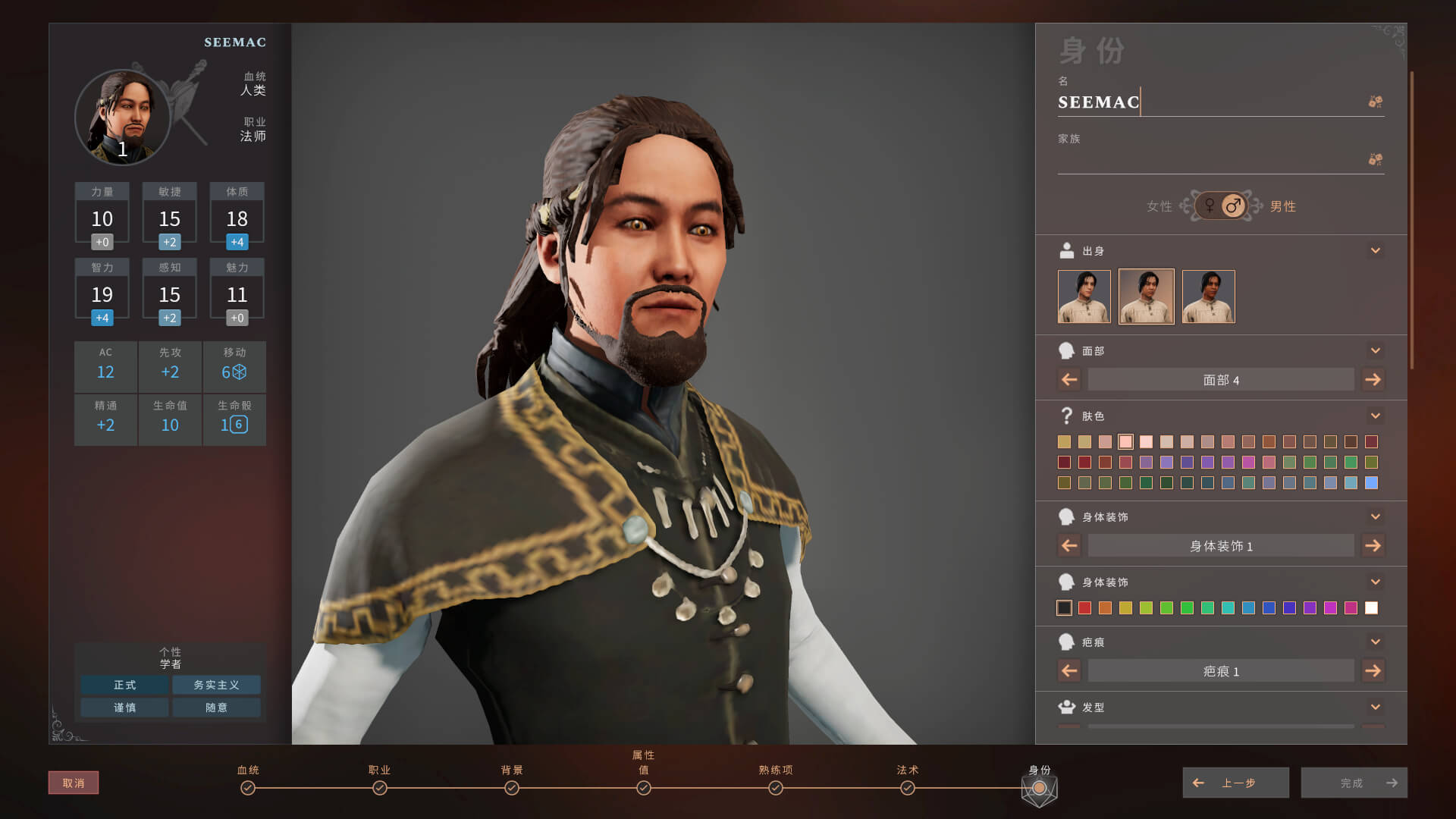This screenshot has height=819, width=1456.
Task: Edit the SEEMAC name field
Action: [x=1206, y=102]
